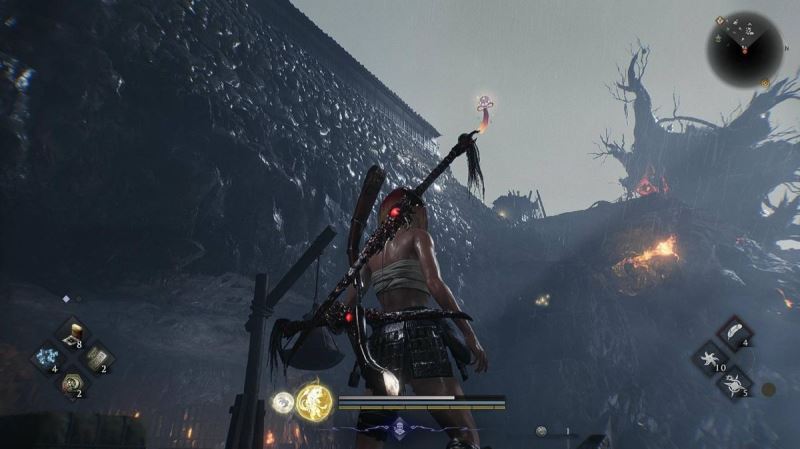Select the round coin charm item
800x449 pixels.
tap(72, 382)
